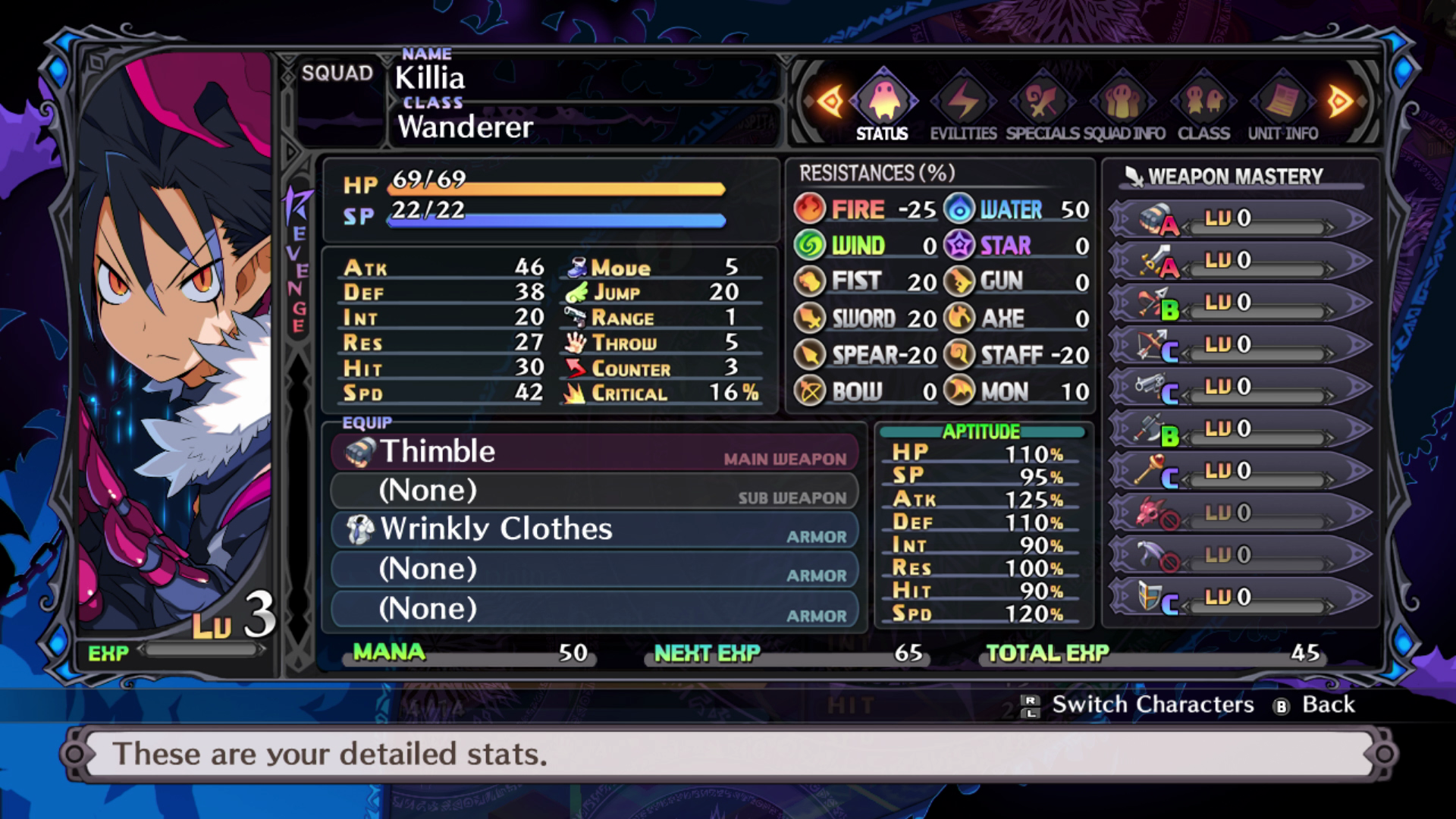The image size is (1456, 819).
Task: Select the Fist mastery icon in Weapon Mastery
Action: 1154,218
